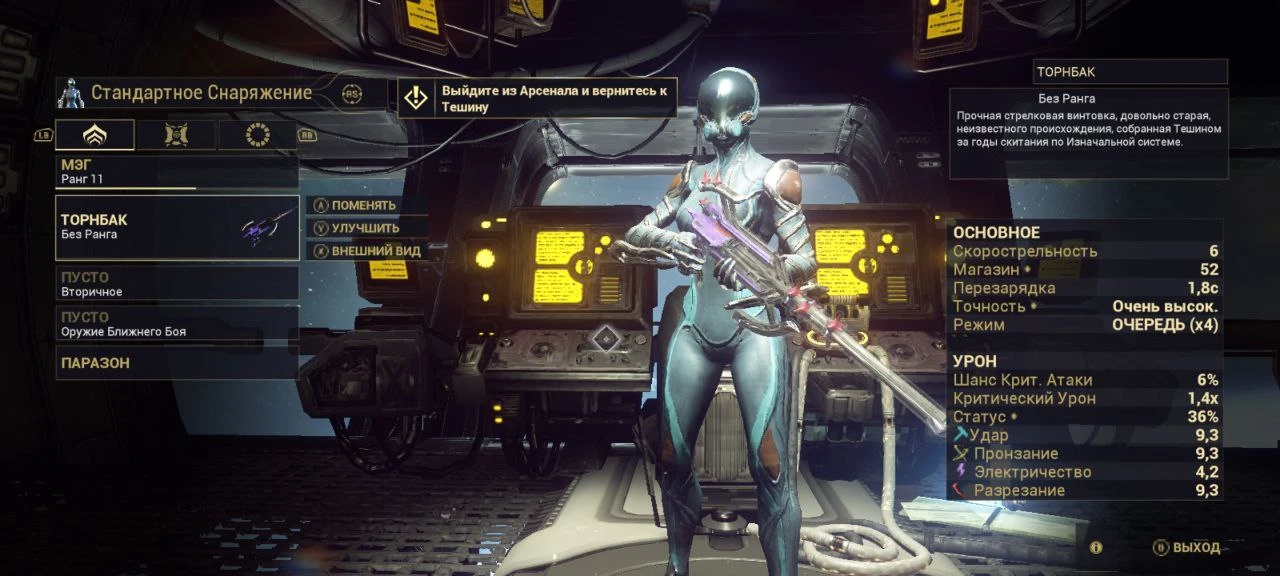Viewport: 1280px width, 576px height.
Task: Click ПОМЕНЯТЬ to swap the weapon
Action: (363, 205)
